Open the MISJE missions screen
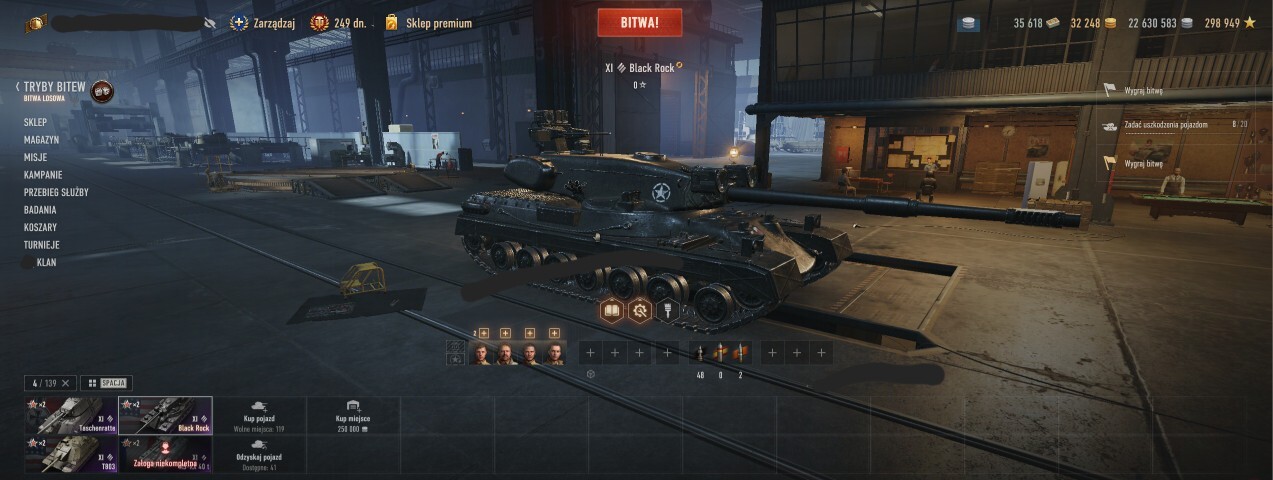Image resolution: width=1273 pixels, height=480 pixels. coord(36,157)
